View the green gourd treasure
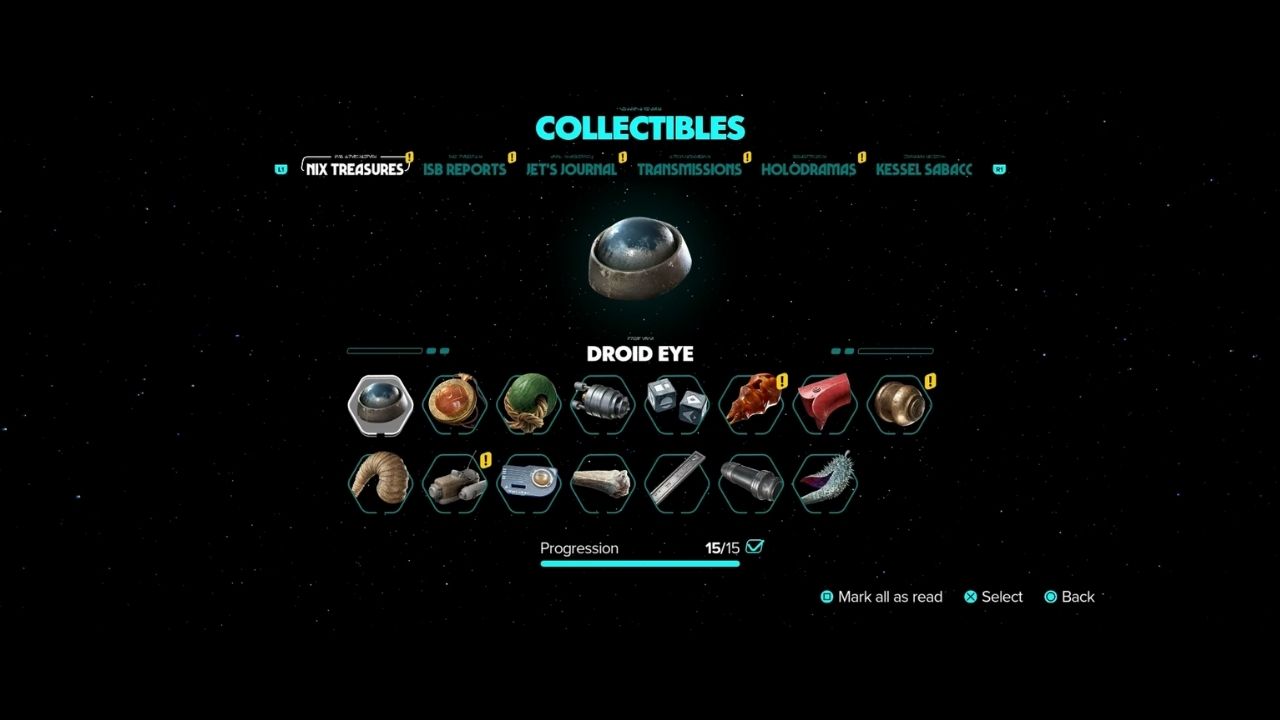This screenshot has height=720, width=1280. [x=529, y=403]
